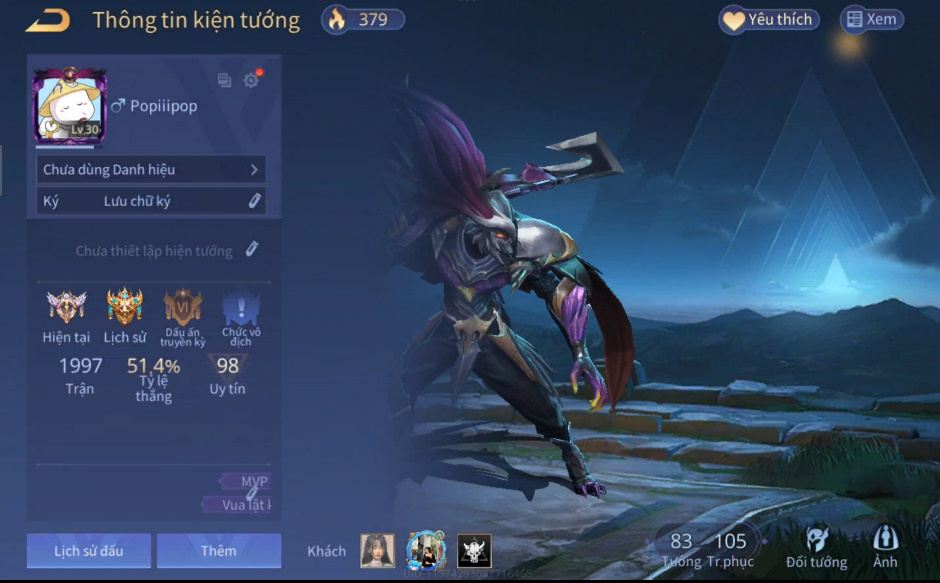
Task: Go back using the arrow button
Action: pos(47,20)
